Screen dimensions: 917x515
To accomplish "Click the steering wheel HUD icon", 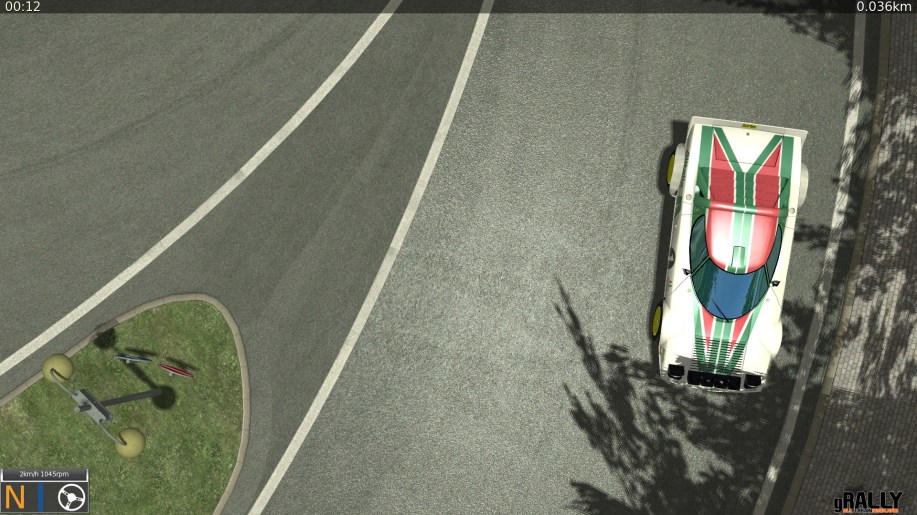I will click(71, 496).
